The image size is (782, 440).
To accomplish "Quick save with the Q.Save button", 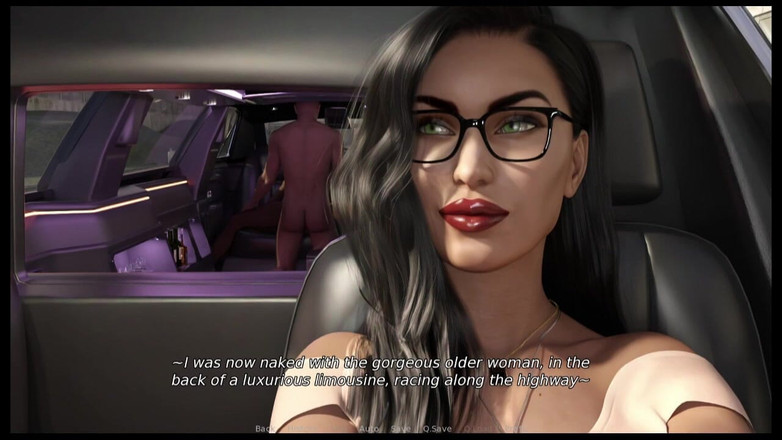I will point(436,429).
